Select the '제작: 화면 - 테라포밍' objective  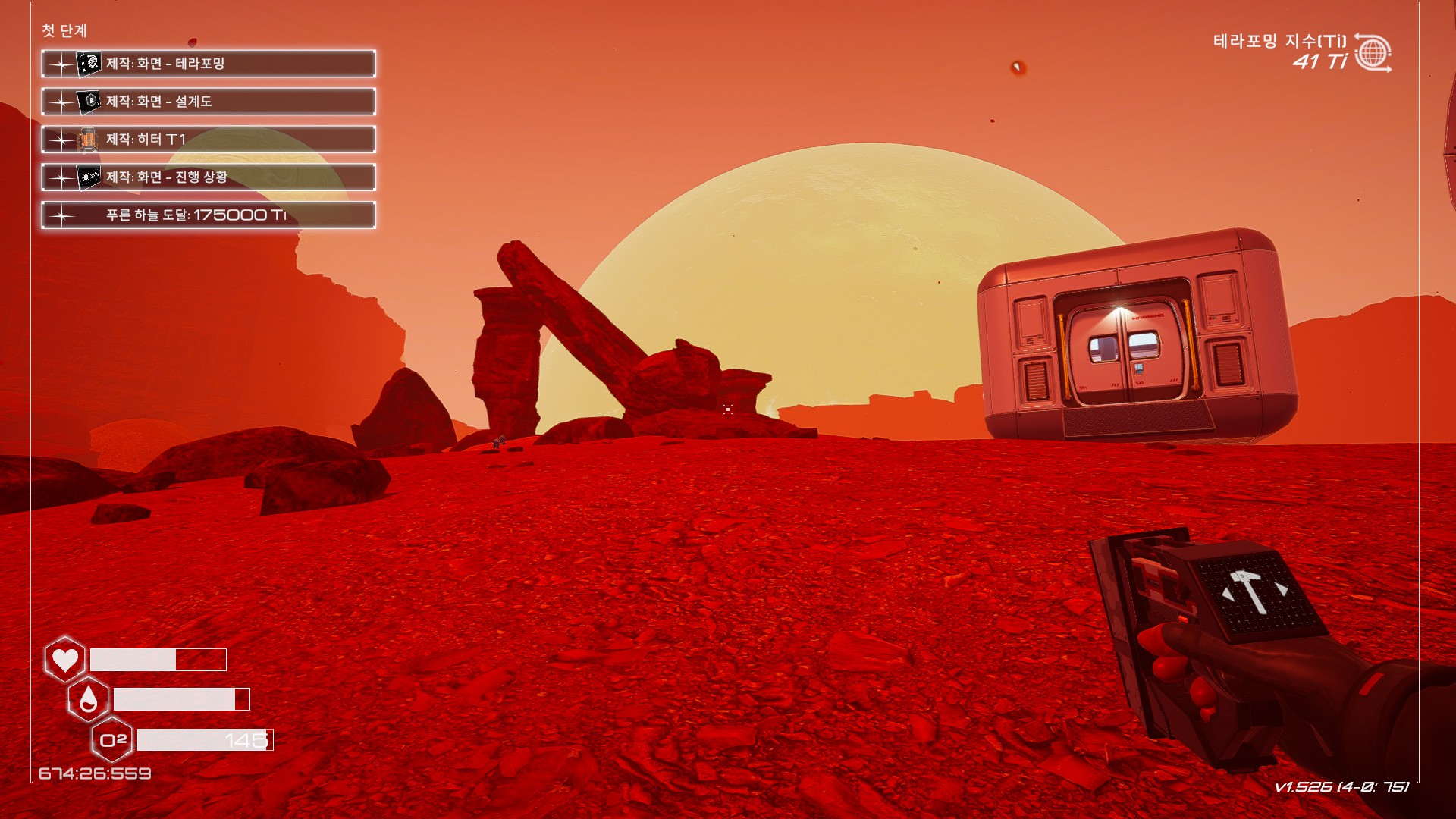pyautogui.click(x=209, y=64)
